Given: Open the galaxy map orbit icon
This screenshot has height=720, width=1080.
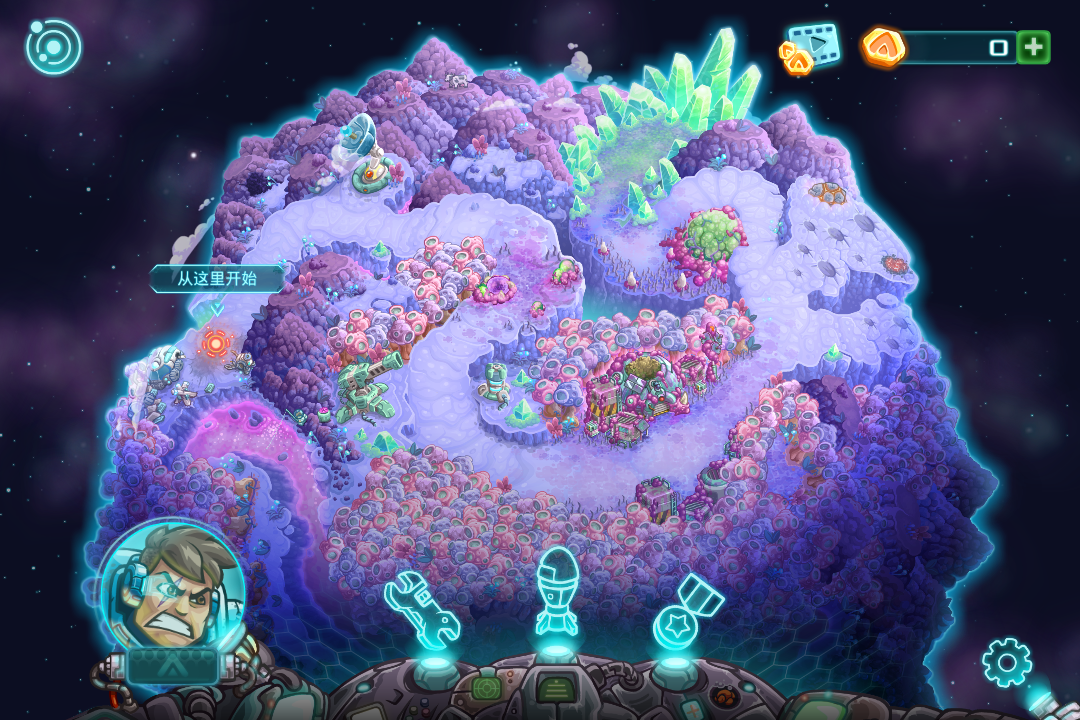Looking at the screenshot, I should click(53, 47).
